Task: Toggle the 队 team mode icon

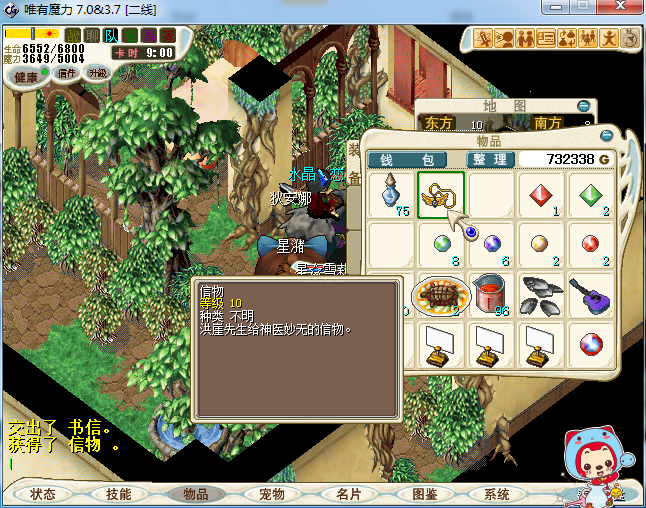Action: [111, 36]
